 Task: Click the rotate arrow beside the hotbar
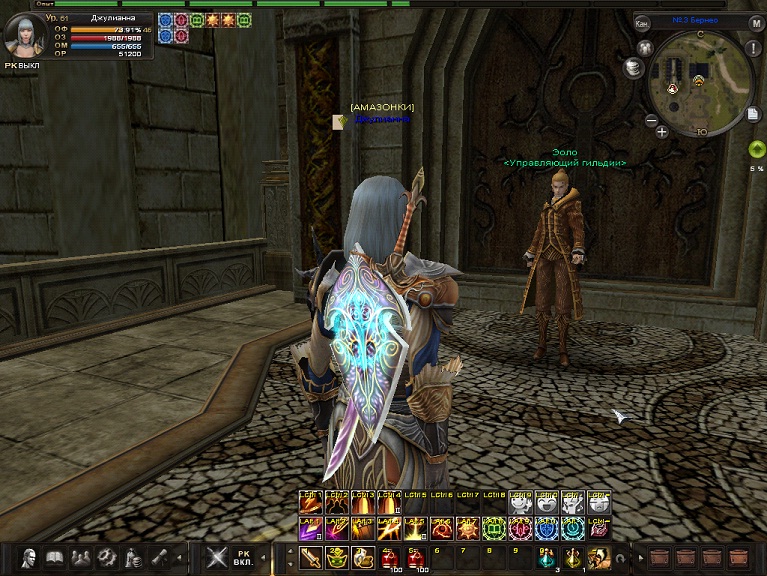pyautogui.click(x=622, y=559)
